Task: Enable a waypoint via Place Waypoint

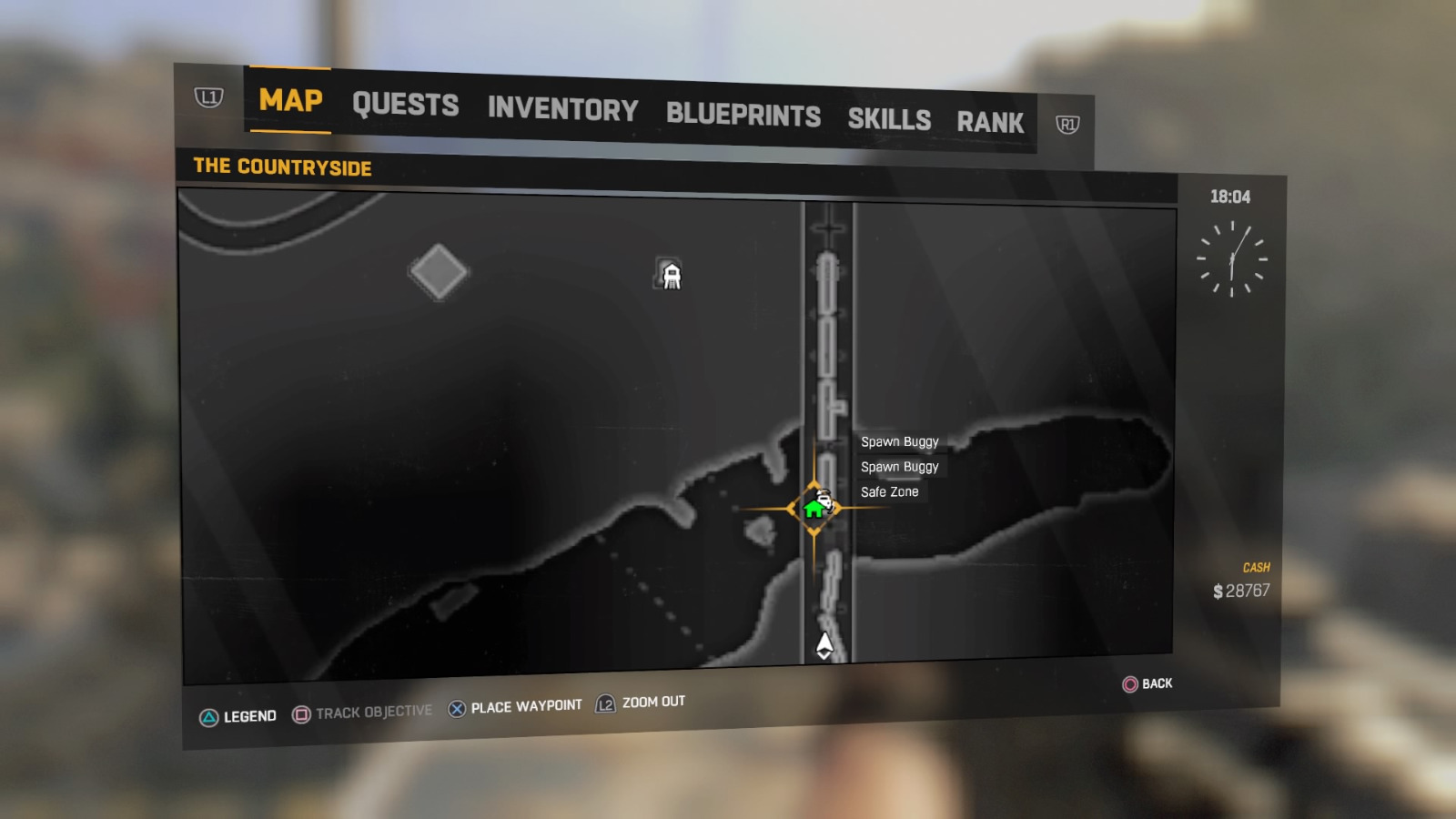Action: click(x=515, y=706)
